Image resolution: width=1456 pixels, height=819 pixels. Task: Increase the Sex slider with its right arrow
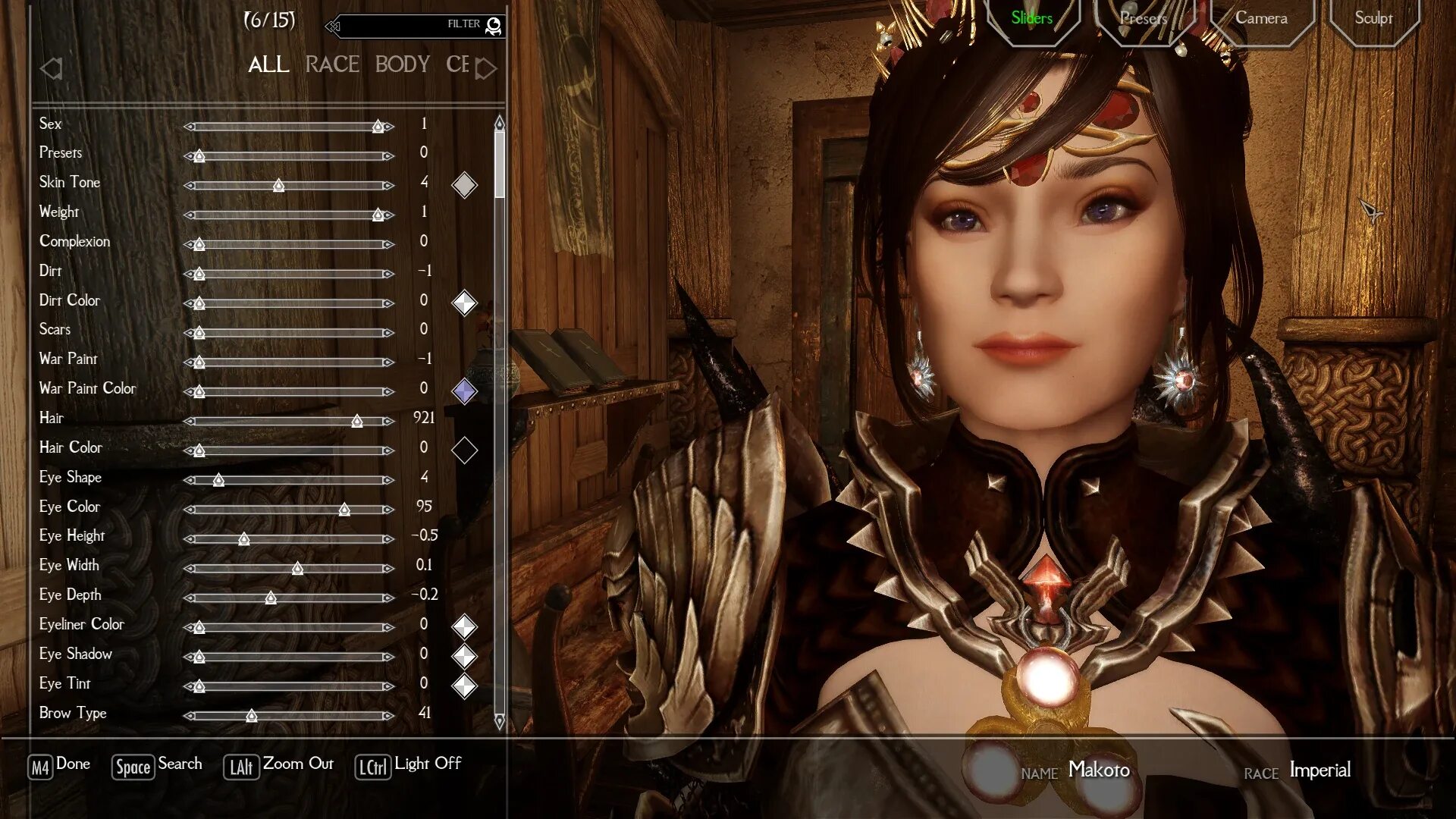(x=389, y=127)
